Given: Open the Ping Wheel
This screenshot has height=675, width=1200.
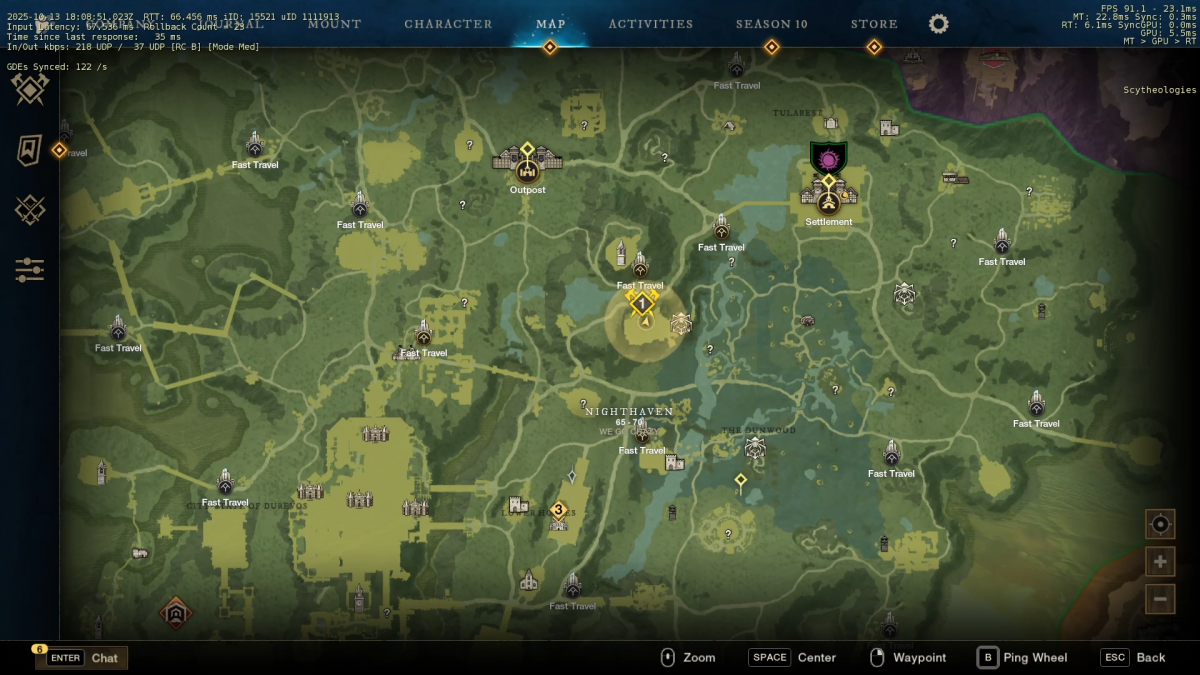Looking at the screenshot, I should (1022, 658).
